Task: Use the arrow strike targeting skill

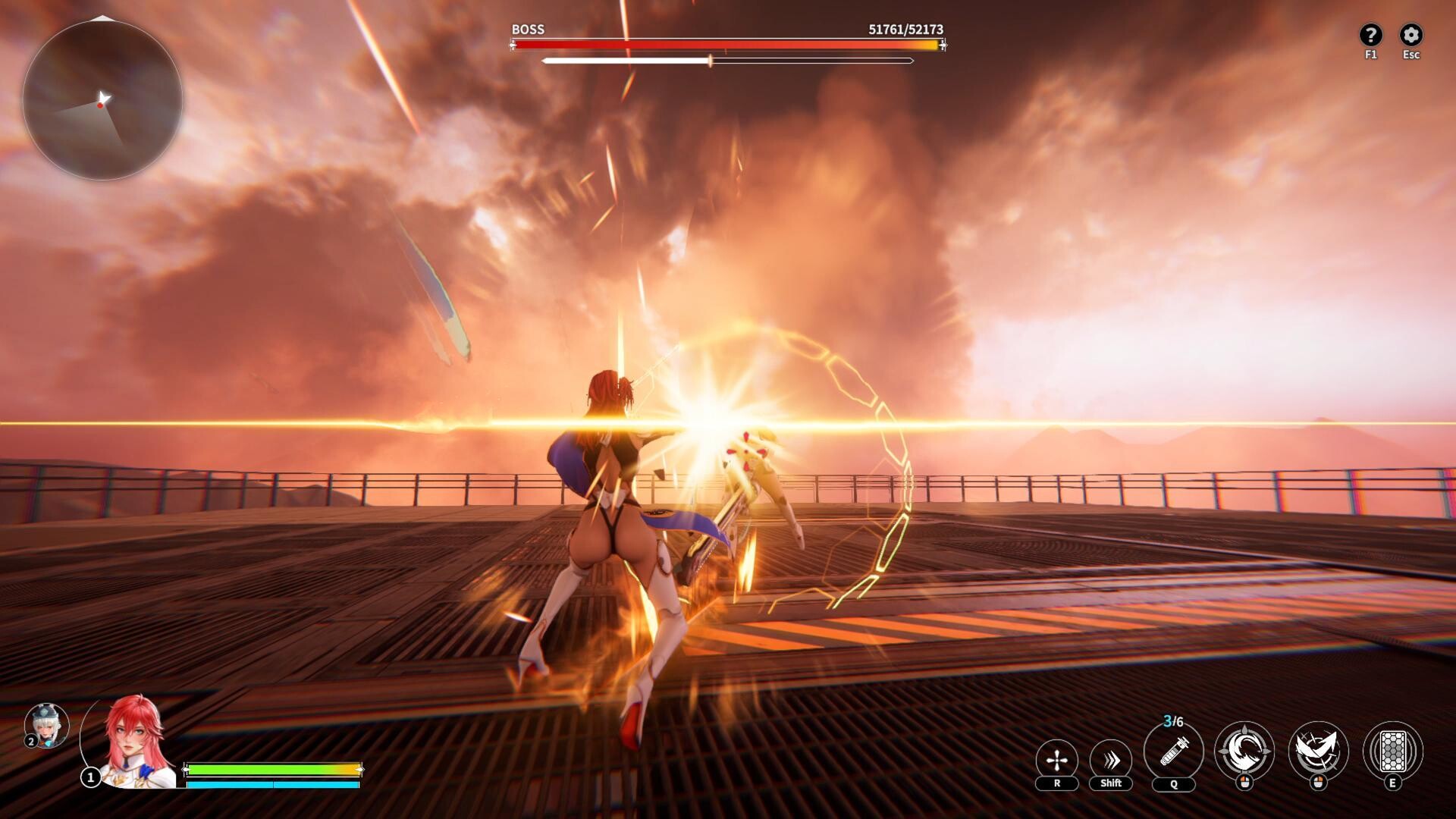Action: (1318, 751)
